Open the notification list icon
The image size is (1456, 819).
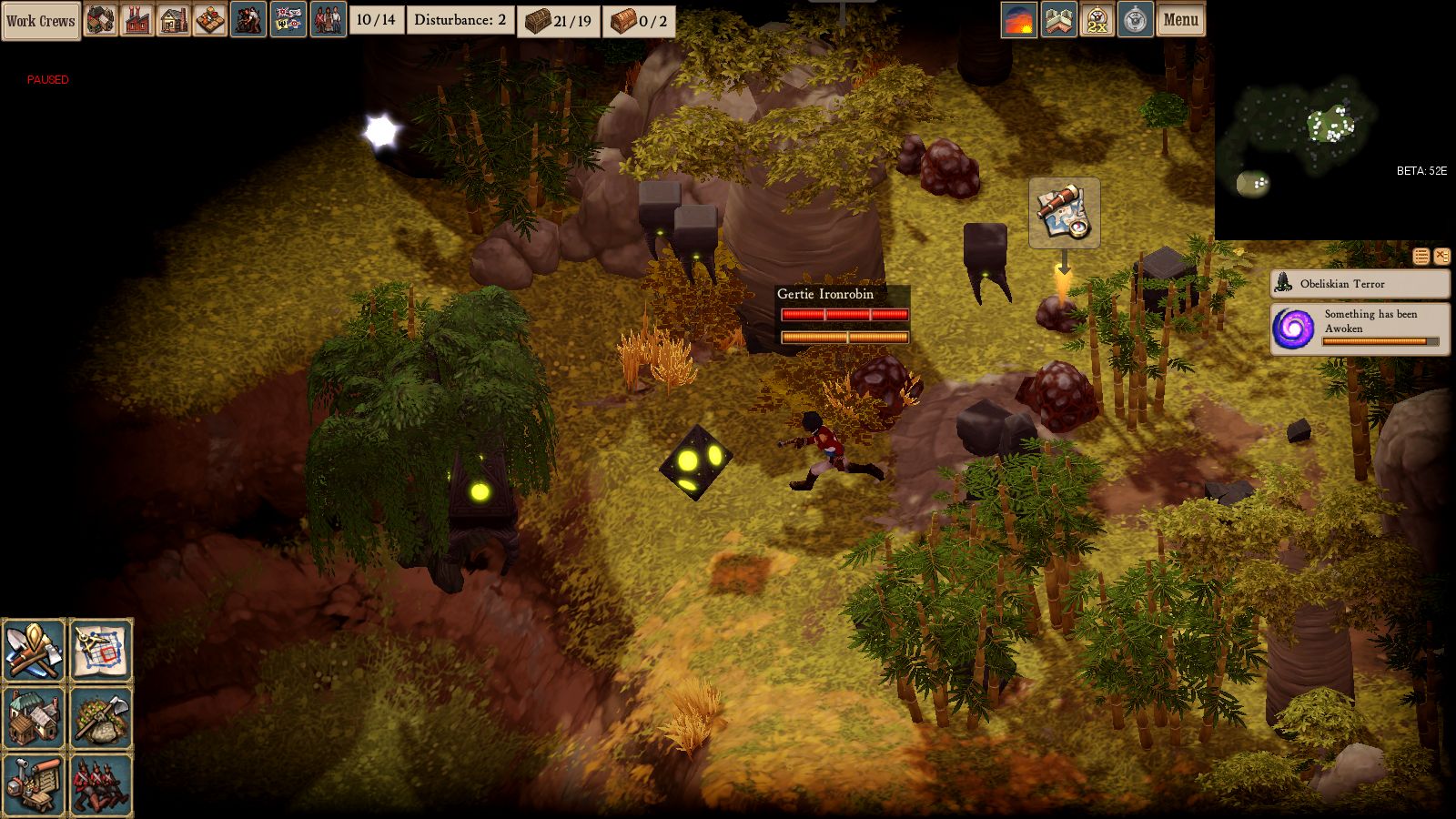coord(1421,257)
